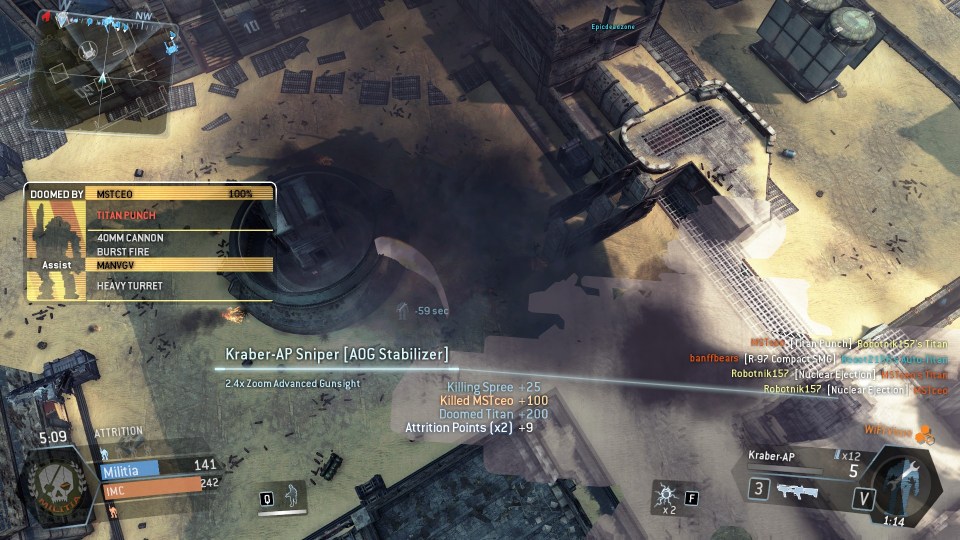Click the Heavy Turret damage row
The height and width of the screenshot is (540, 960).
pyautogui.click(x=180, y=286)
